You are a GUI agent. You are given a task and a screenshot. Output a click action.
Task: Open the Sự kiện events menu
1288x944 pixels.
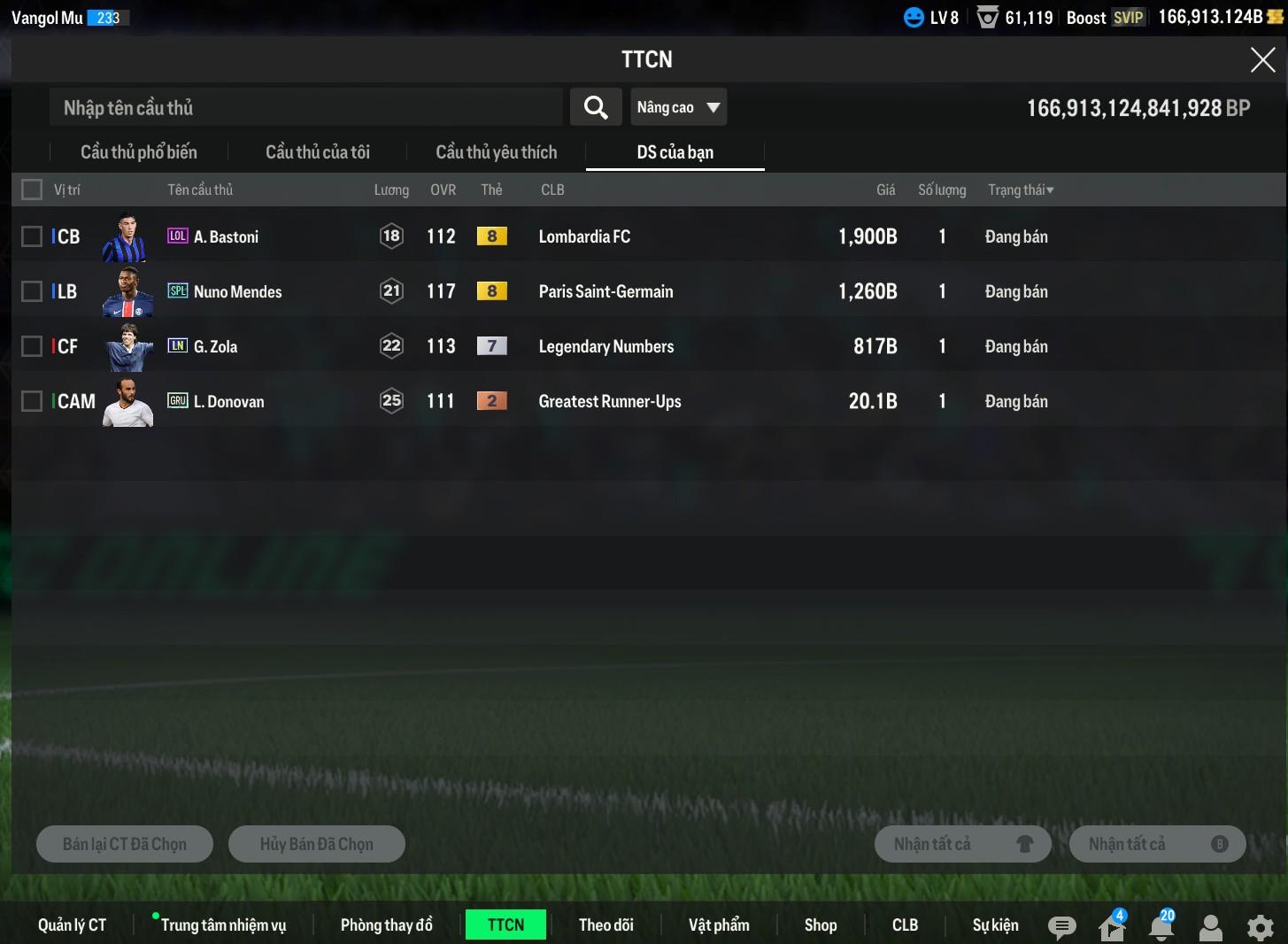coord(995,925)
